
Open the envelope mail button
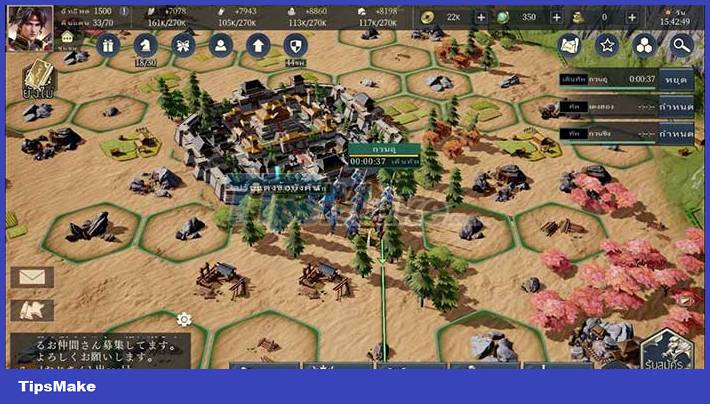(31, 277)
